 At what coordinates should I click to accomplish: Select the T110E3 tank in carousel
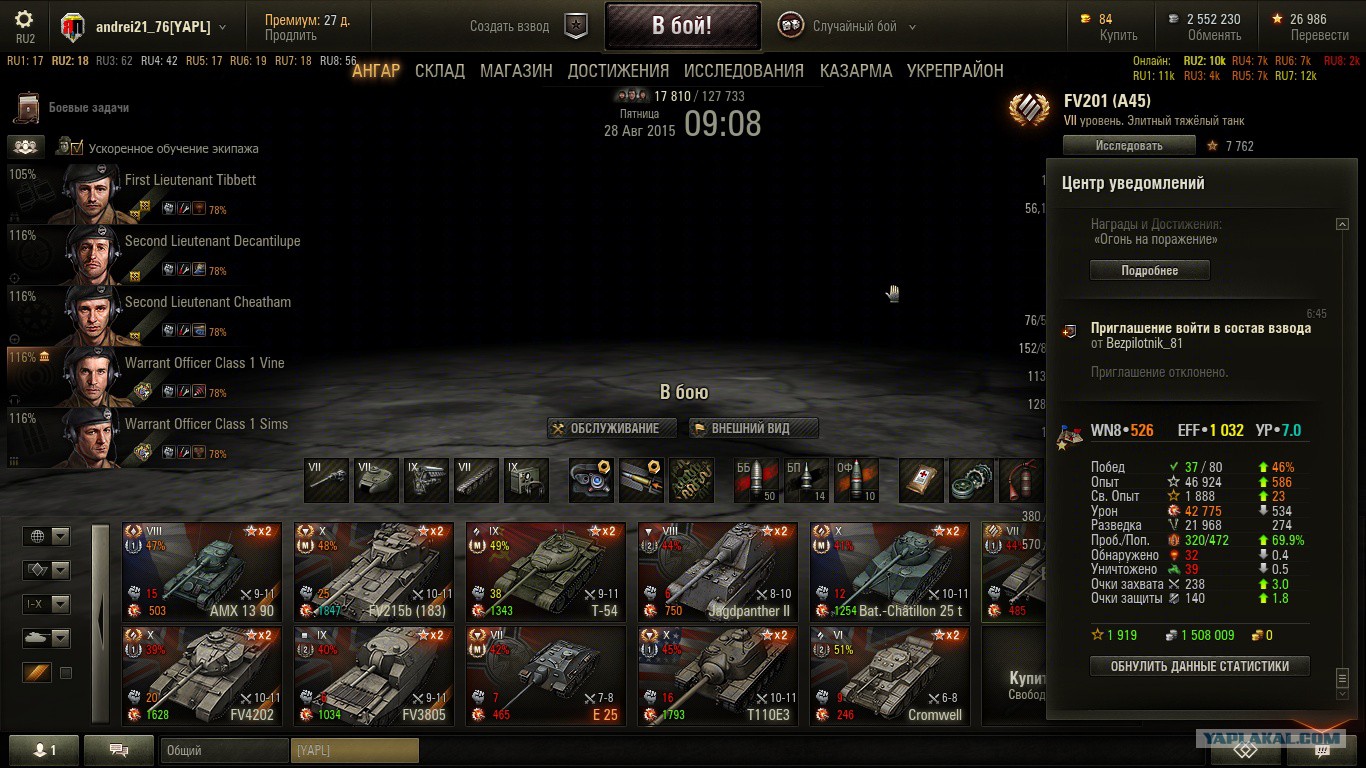(x=718, y=675)
